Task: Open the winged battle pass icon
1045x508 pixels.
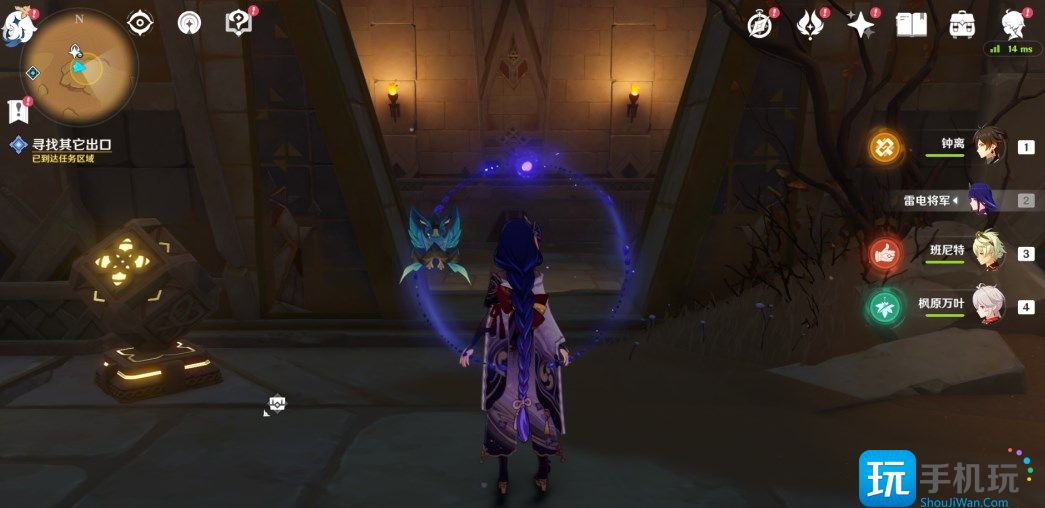Action: pyautogui.click(x=810, y=24)
